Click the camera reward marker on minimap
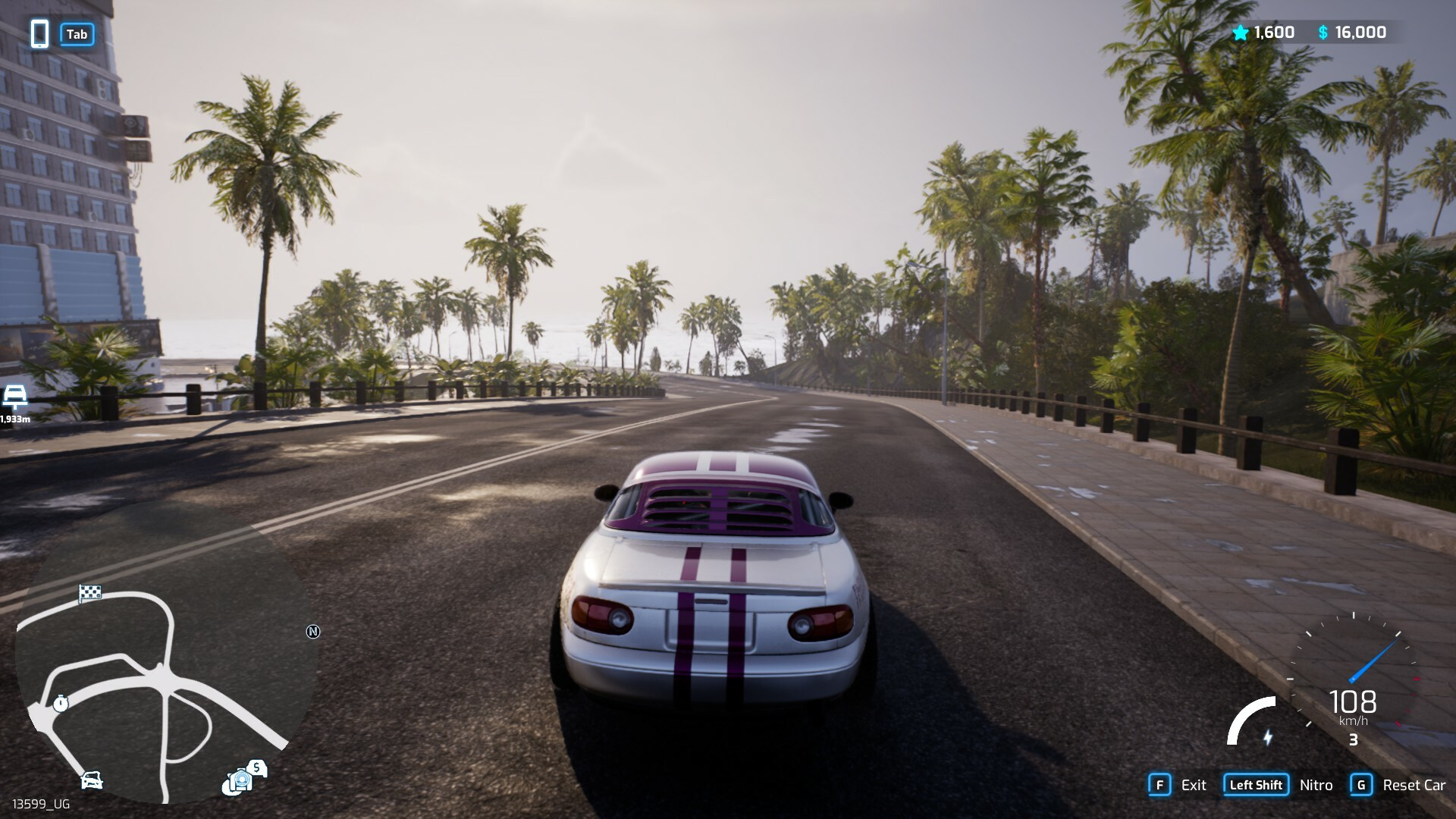The height and width of the screenshot is (819, 1456). [x=240, y=780]
